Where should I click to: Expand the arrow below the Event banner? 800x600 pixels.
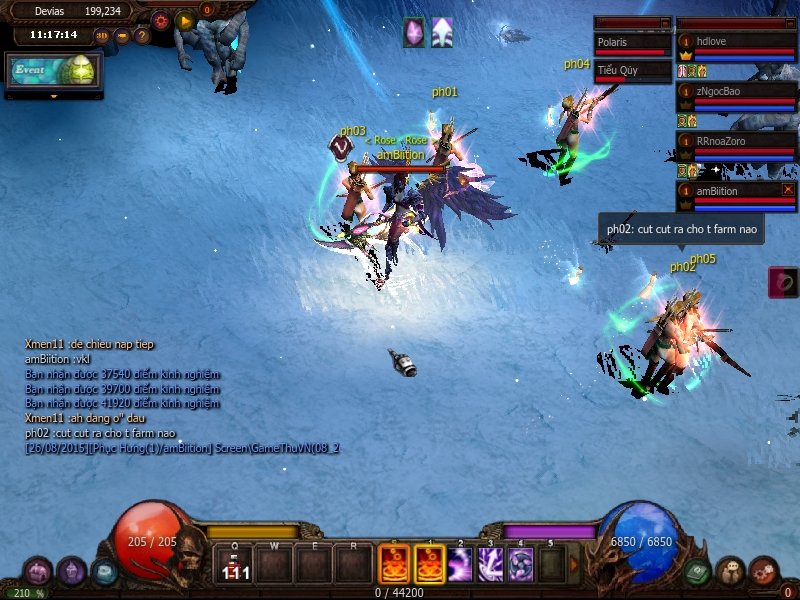click(x=54, y=96)
